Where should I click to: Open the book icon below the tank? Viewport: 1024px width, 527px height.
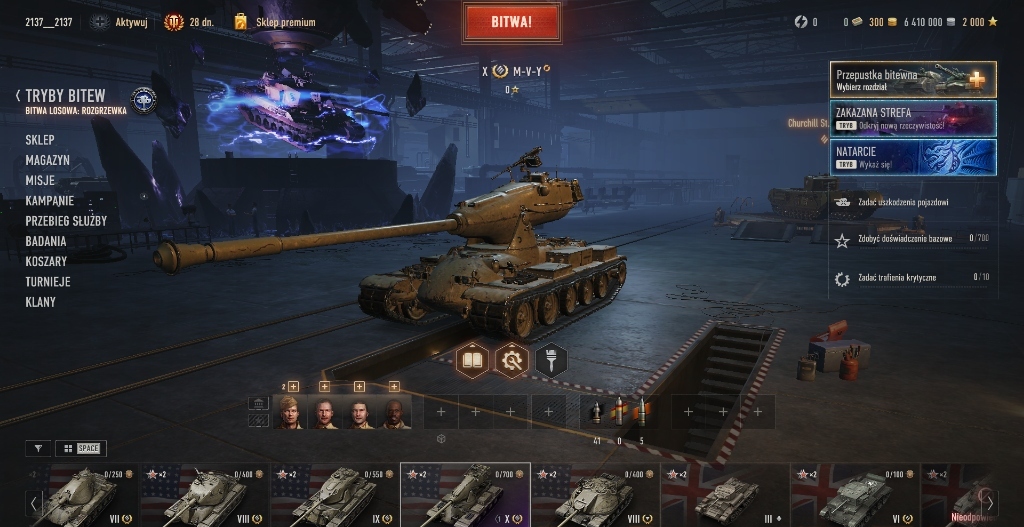point(473,359)
